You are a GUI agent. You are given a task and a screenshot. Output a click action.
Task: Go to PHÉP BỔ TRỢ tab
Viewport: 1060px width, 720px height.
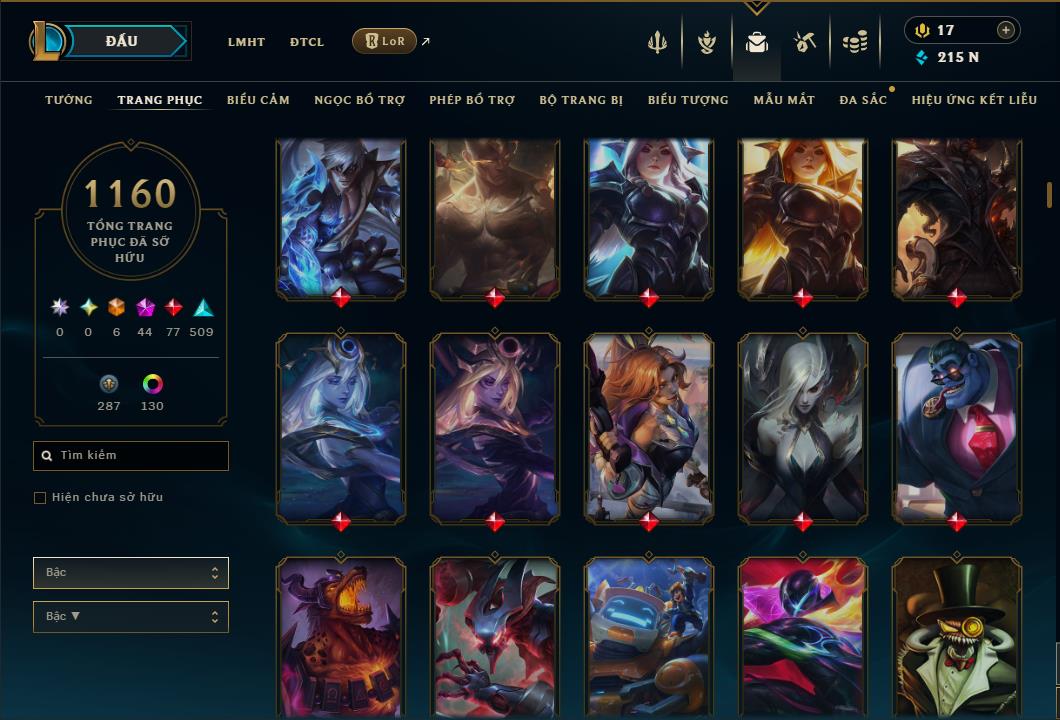[472, 100]
